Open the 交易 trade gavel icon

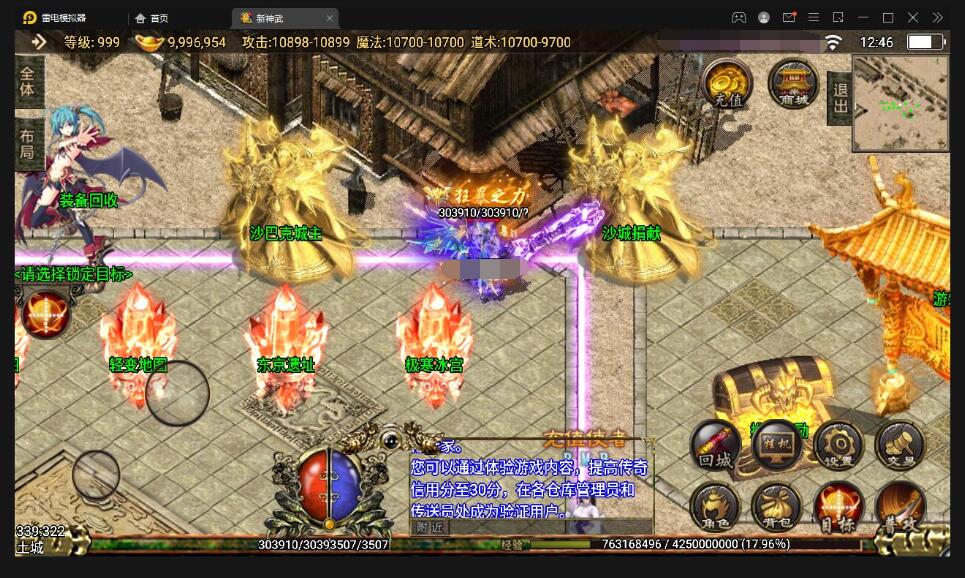(899, 446)
